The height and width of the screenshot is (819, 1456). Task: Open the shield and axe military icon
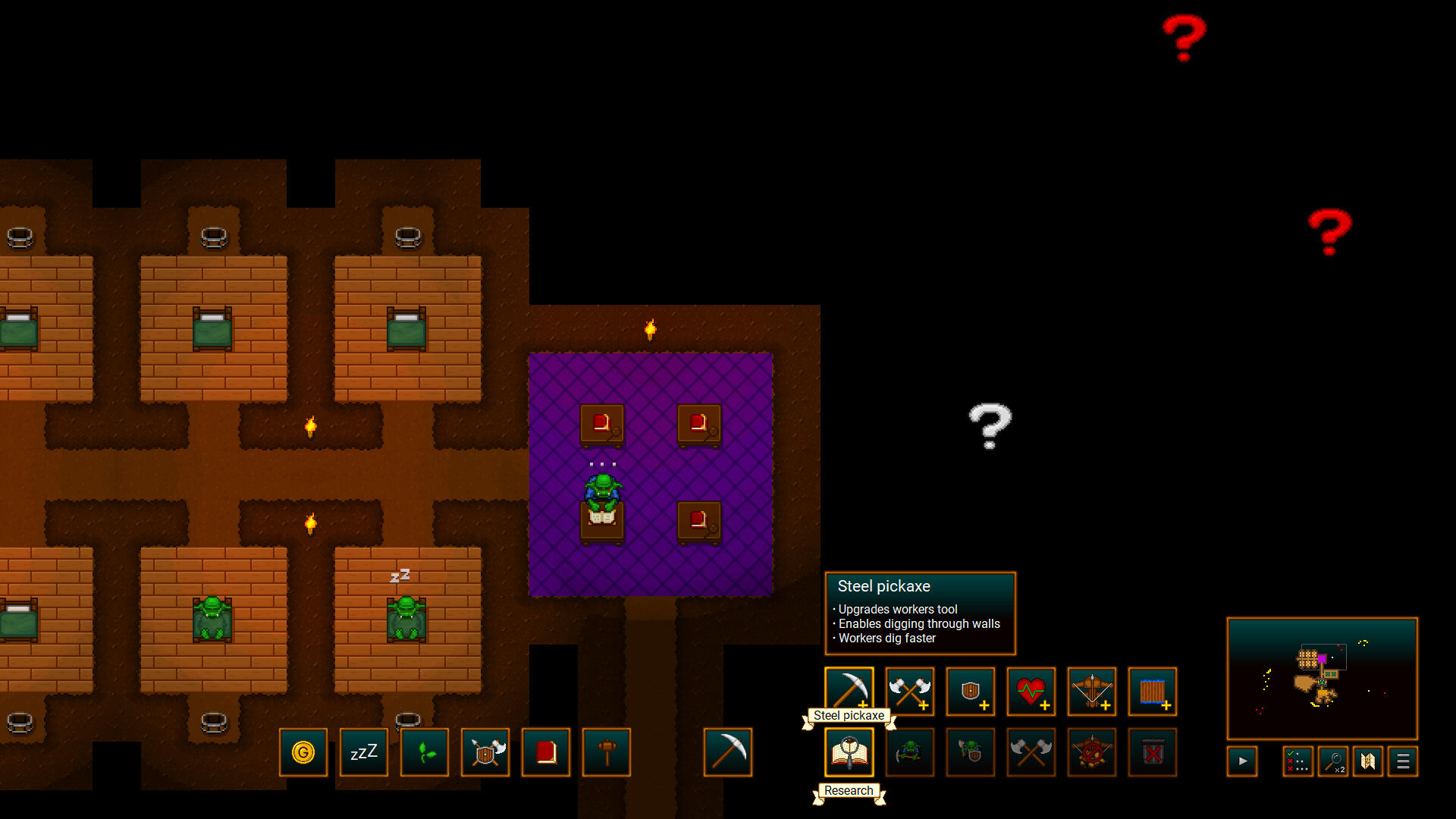[485, 752]
